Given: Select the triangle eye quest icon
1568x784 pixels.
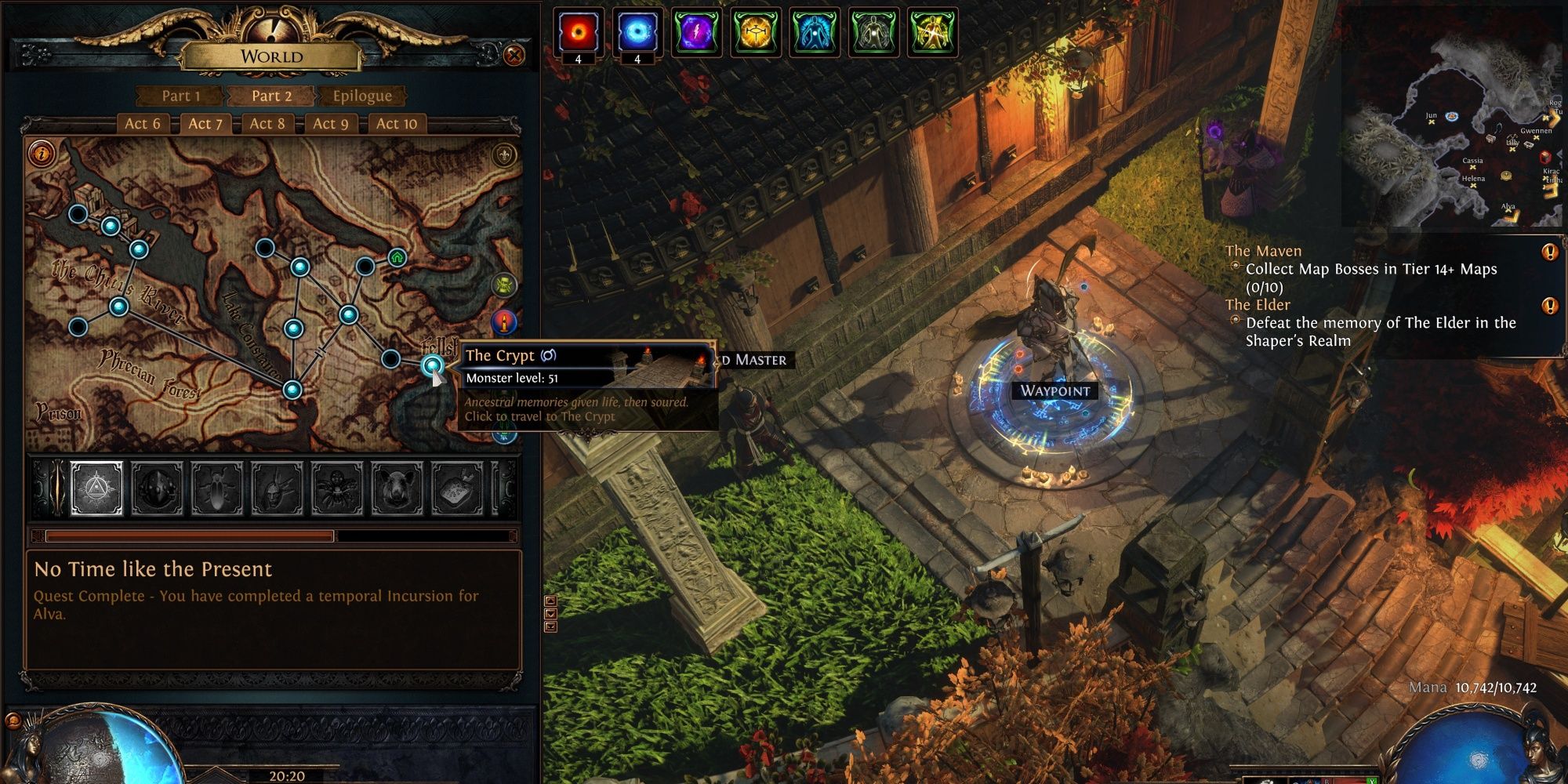Looking at the screenshot, I should 97,488.
